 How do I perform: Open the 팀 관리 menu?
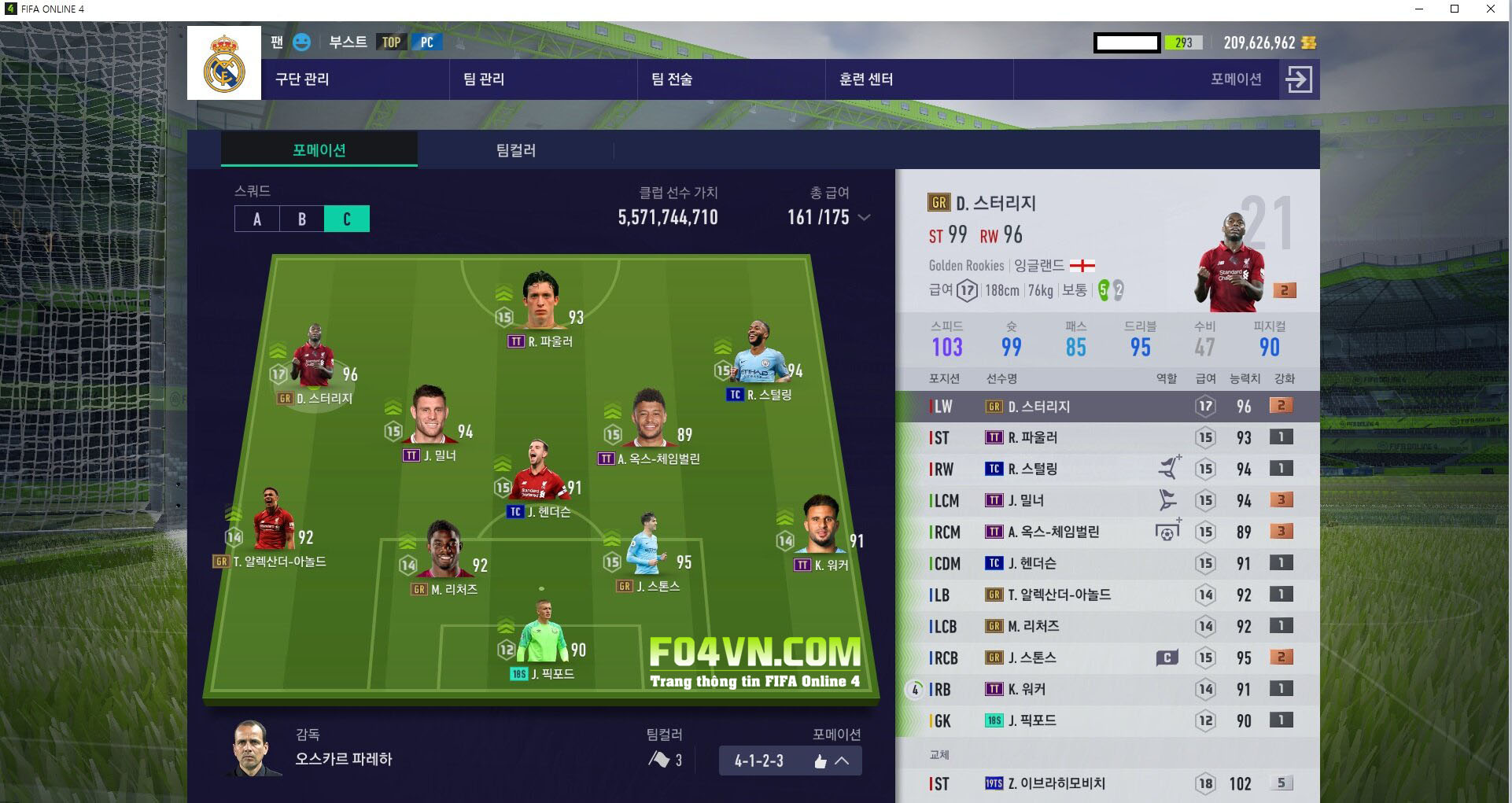pos(484,79)
